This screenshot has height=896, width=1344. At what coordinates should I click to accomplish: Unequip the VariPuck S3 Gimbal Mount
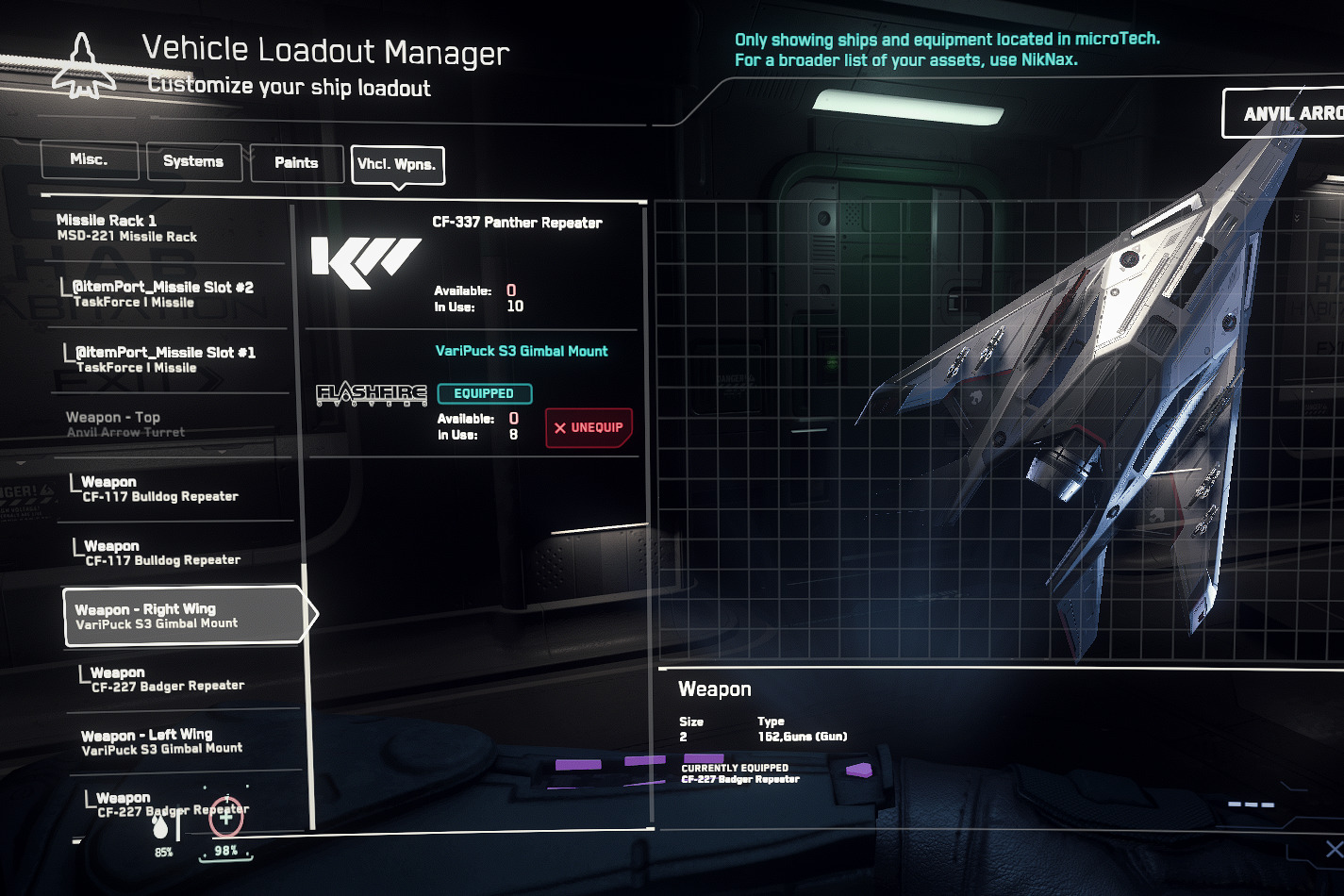pyautogui.click(x=589, y=427)
